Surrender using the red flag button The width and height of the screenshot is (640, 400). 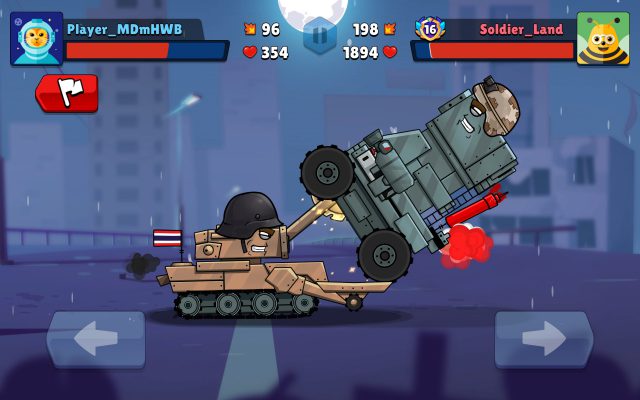click(67, 92)
